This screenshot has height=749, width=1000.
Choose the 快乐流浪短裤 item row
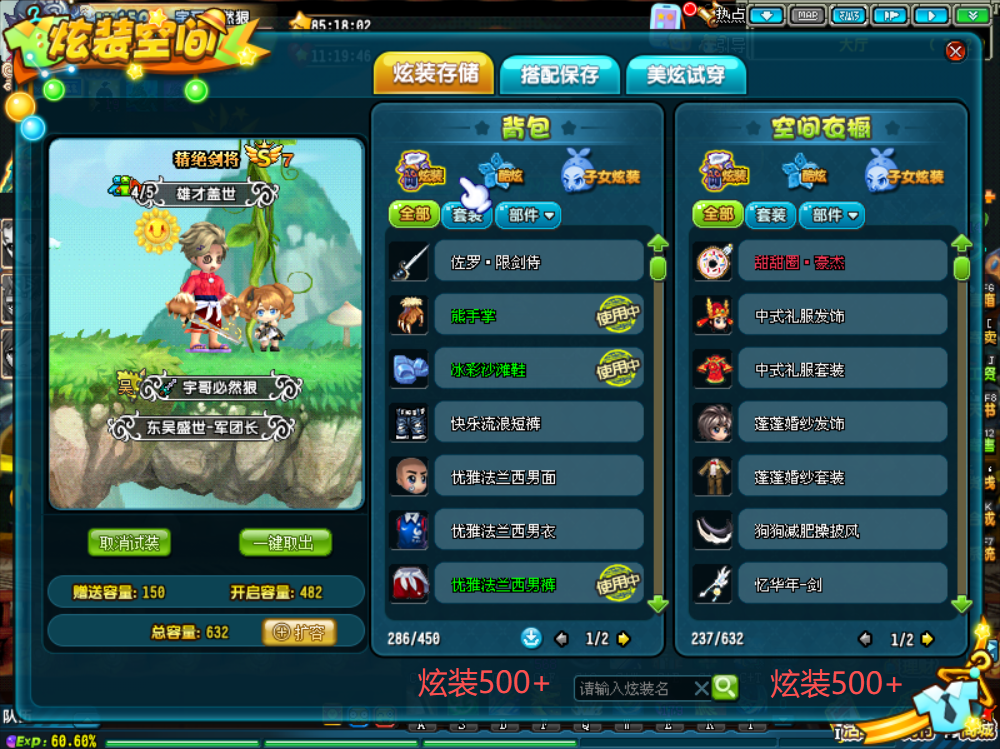click(538, 424)
